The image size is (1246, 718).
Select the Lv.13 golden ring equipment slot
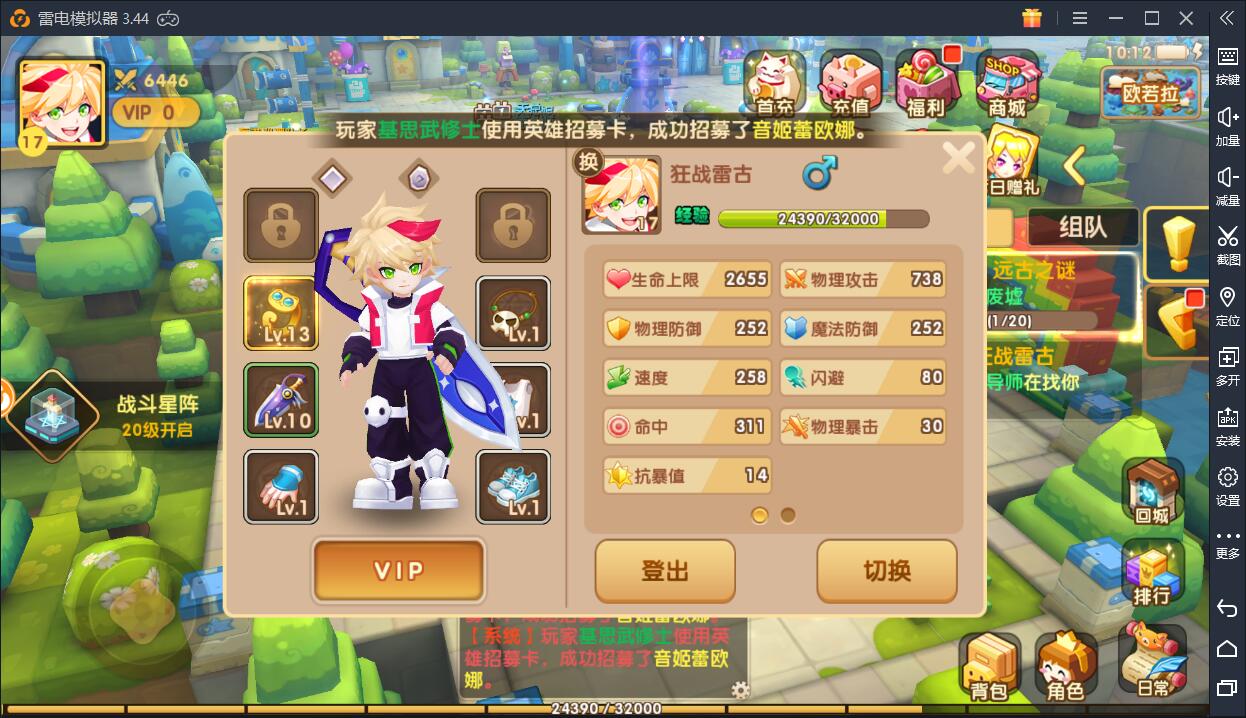pos(281,313)
